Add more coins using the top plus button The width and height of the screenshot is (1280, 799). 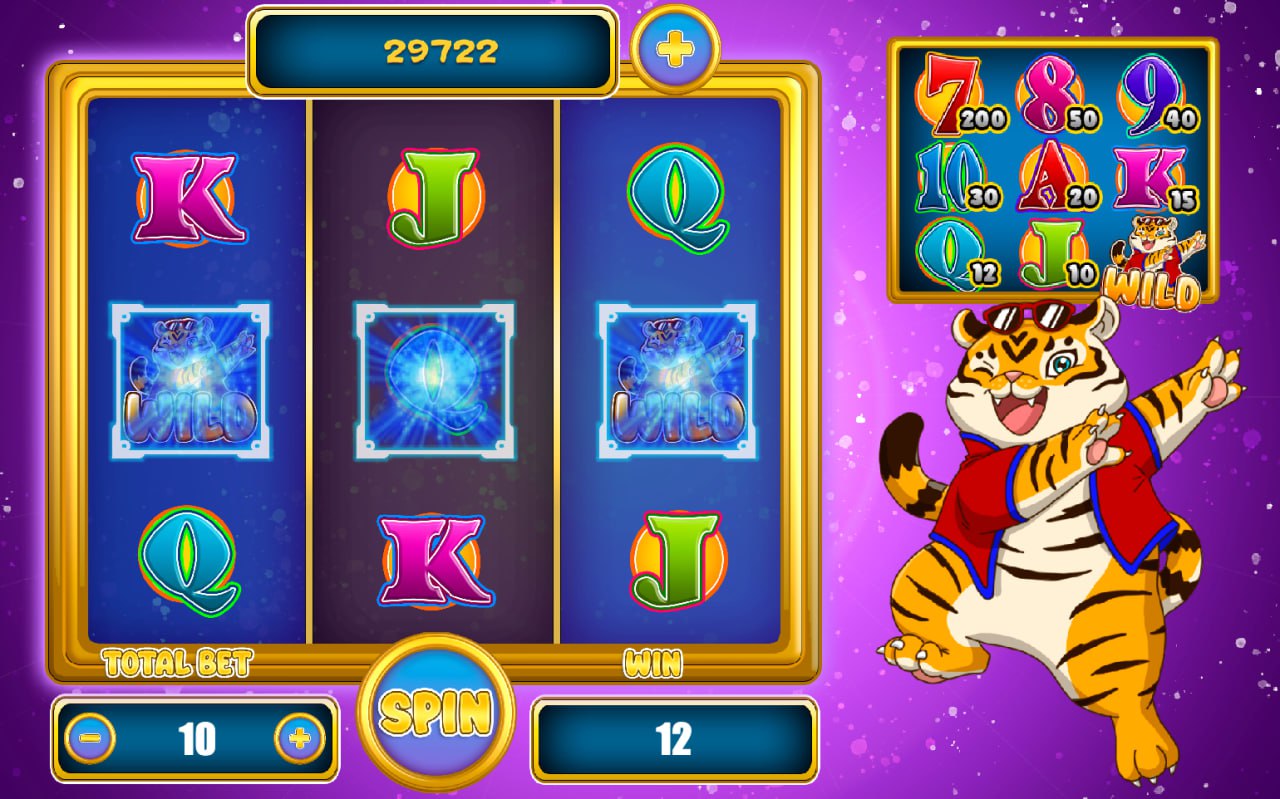[675, 47]
